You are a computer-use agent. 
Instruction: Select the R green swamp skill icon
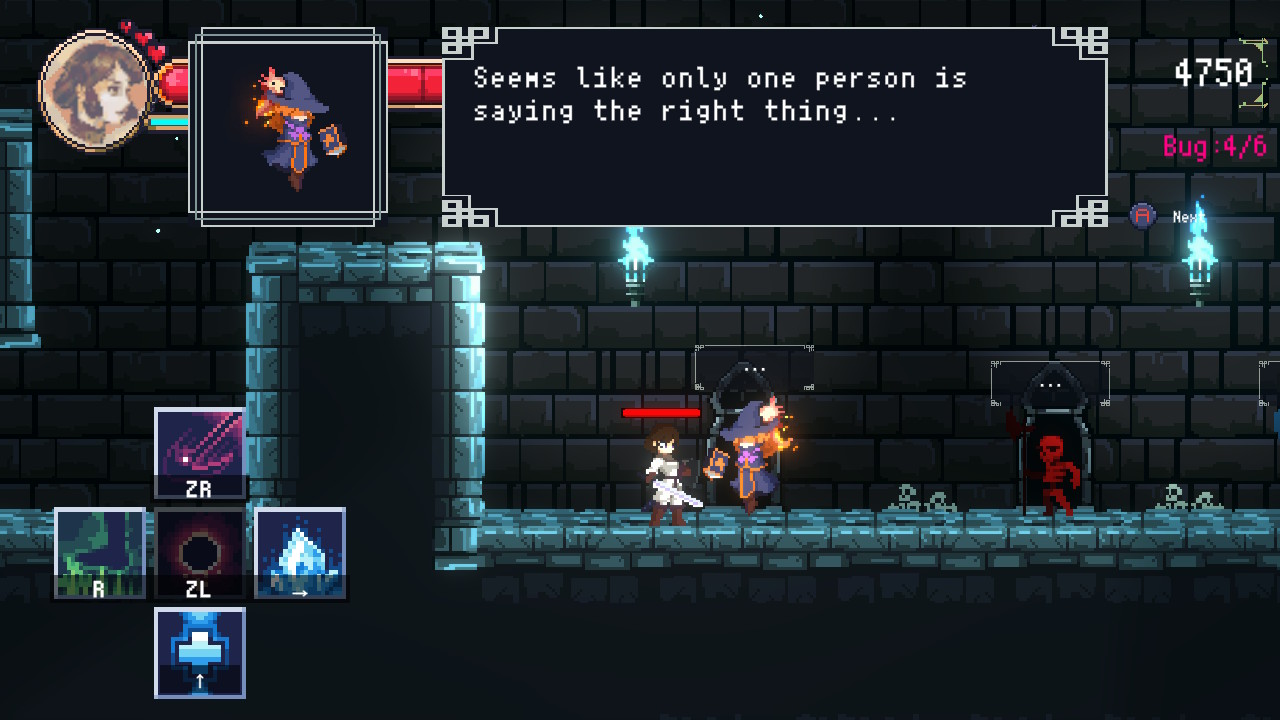tap(100, 552)
